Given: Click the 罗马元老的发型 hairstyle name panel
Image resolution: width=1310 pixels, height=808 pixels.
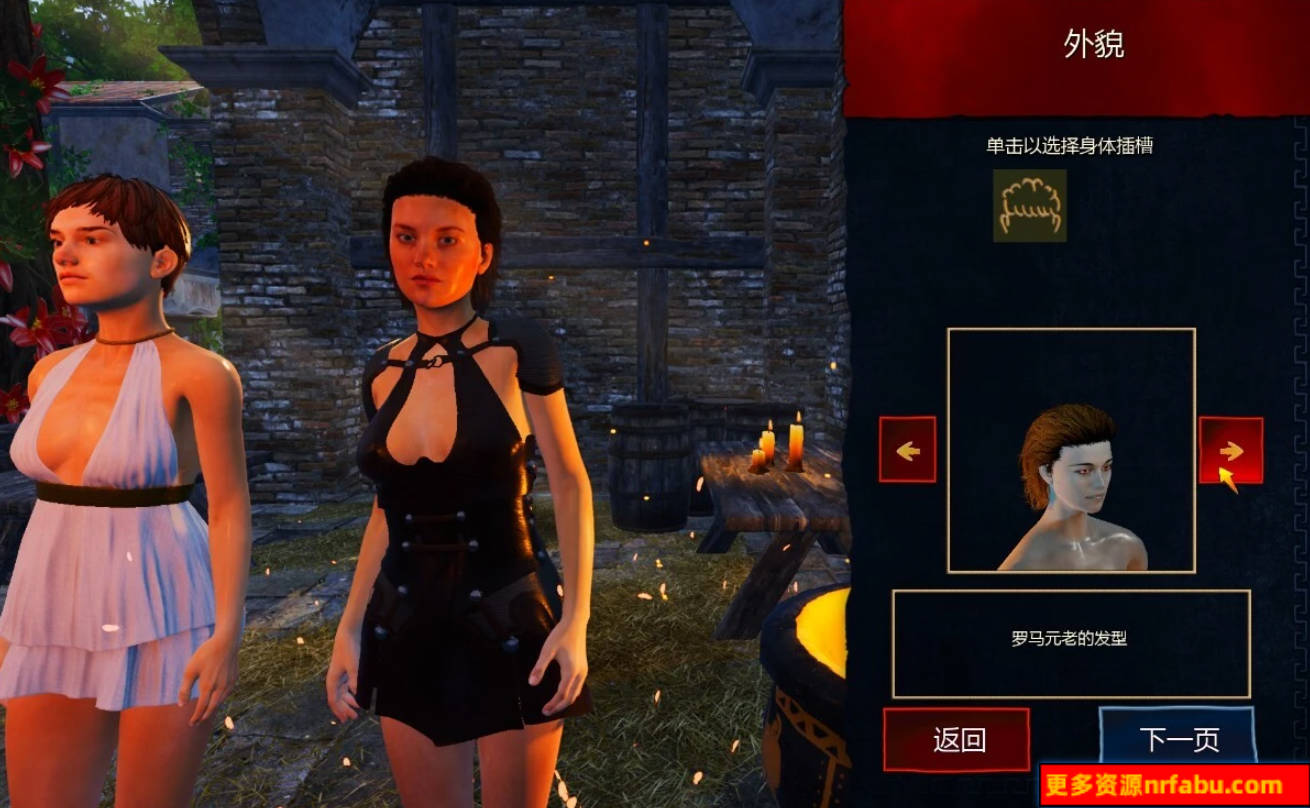Looking at the screenshot, I should [x=1069, y=644].
